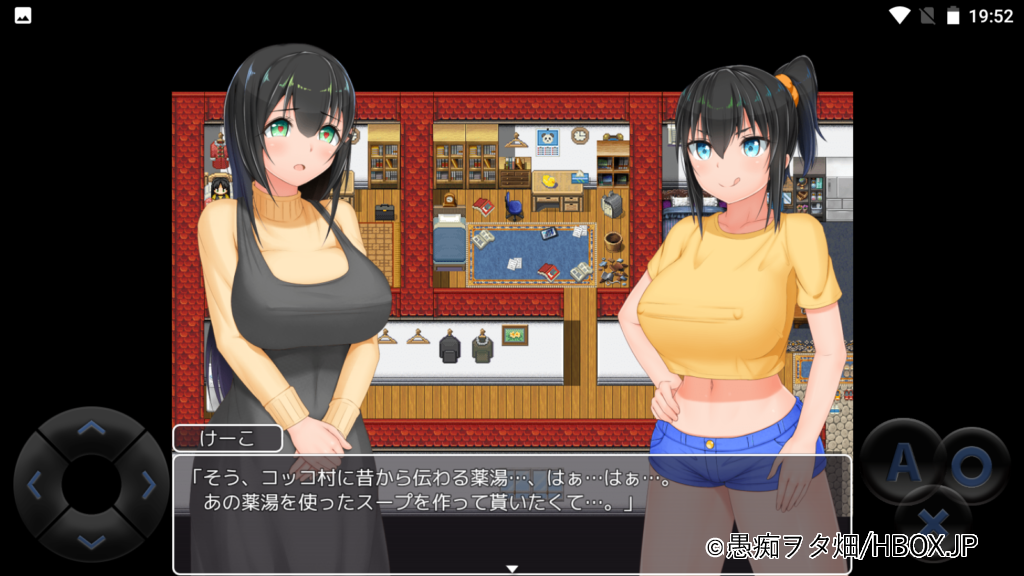Tap the virtual d-pad right arrow
The width and height of the screenshot is (1024, 576).
click(x=148, y=486)
